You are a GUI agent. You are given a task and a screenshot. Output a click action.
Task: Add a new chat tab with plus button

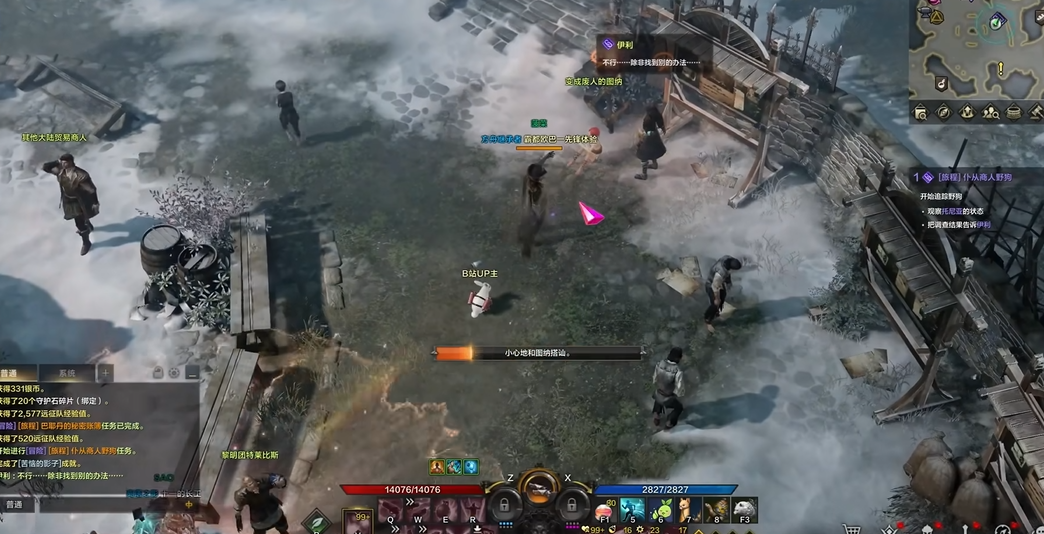[105, 373]
